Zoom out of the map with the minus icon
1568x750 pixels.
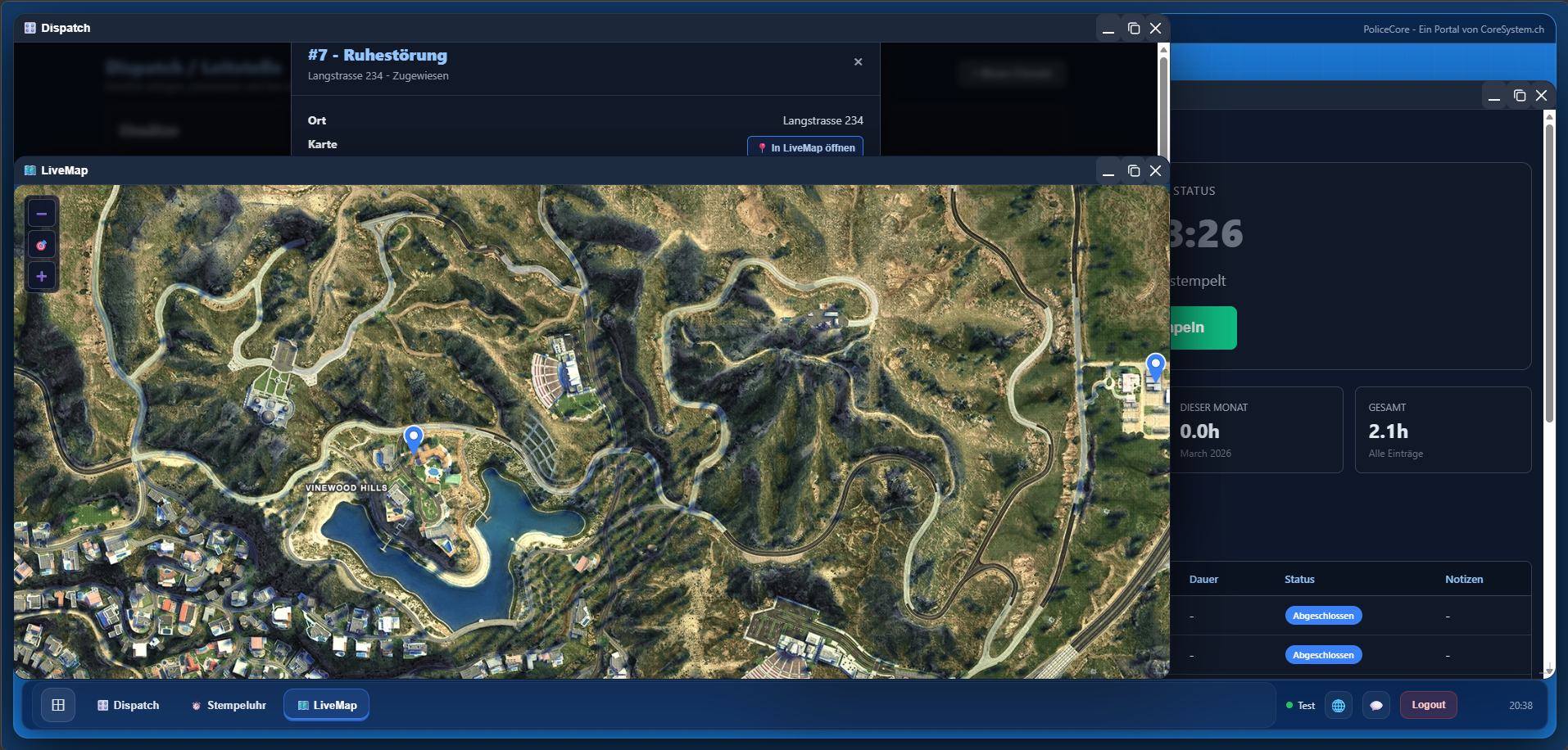[x=42, y=212]
